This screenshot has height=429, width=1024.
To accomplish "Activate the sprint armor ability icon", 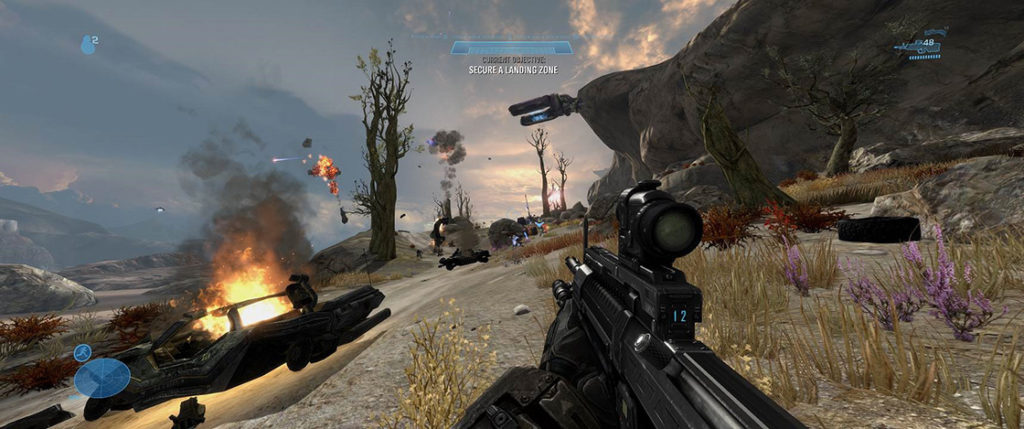I will click(x=83, y=352).
